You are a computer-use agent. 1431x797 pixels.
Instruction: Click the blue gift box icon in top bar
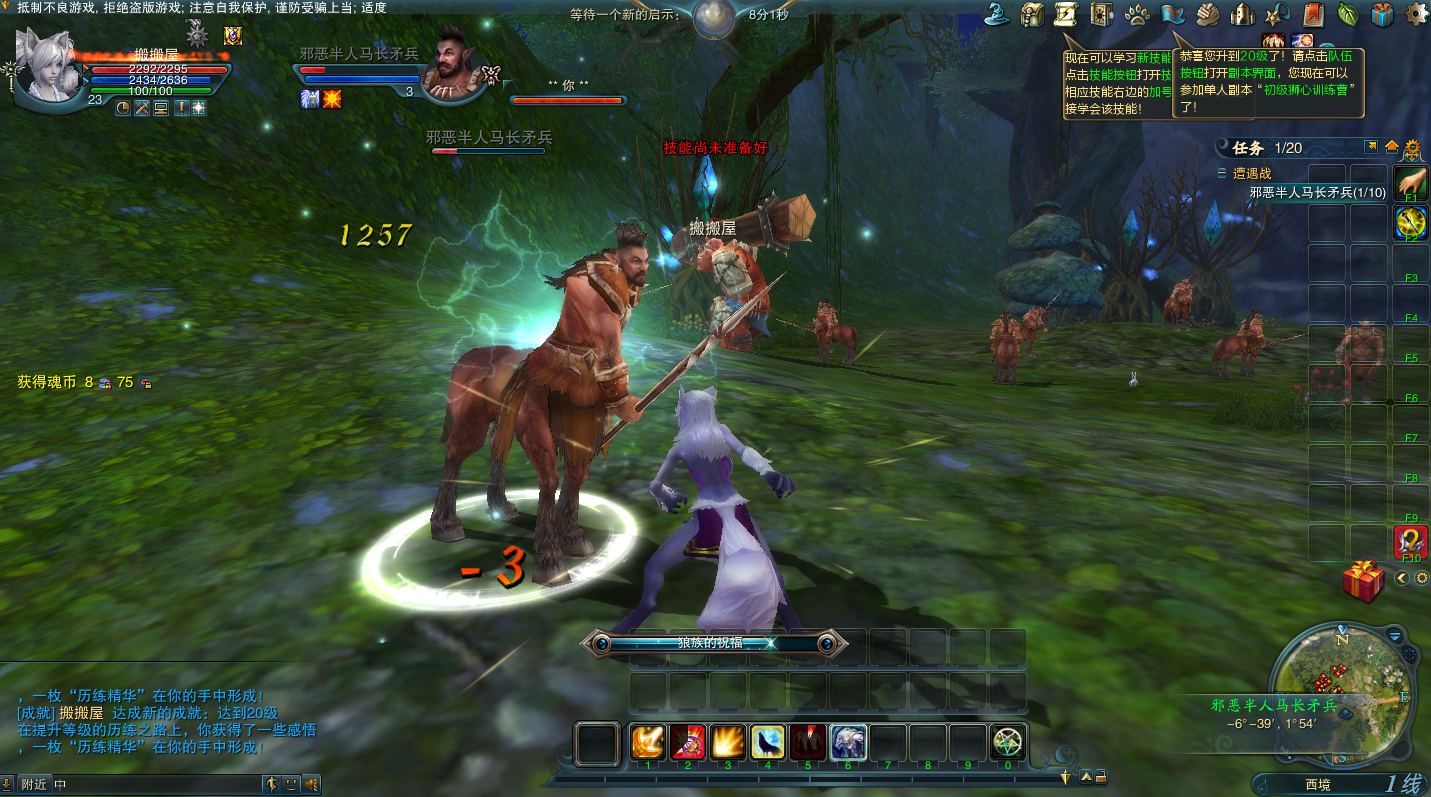pyautogui.click(x=1382, y=14)
